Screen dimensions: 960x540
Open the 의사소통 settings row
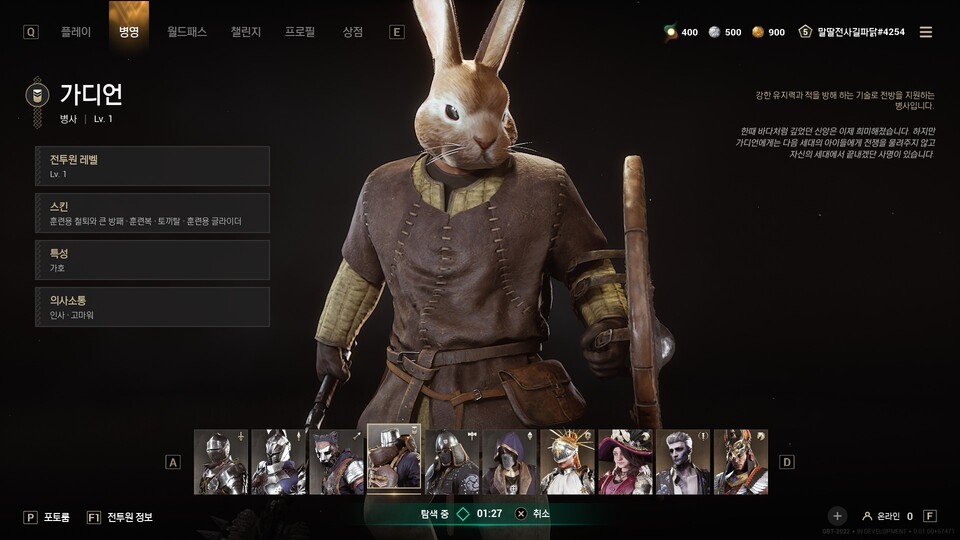coord(152,307)
